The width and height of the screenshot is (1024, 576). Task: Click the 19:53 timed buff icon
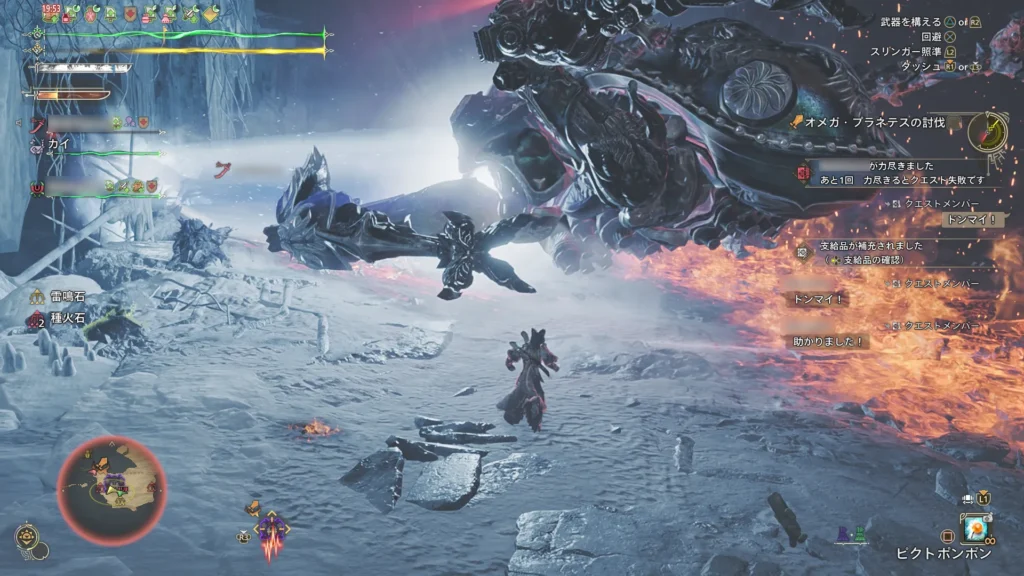tap(52, 13)
